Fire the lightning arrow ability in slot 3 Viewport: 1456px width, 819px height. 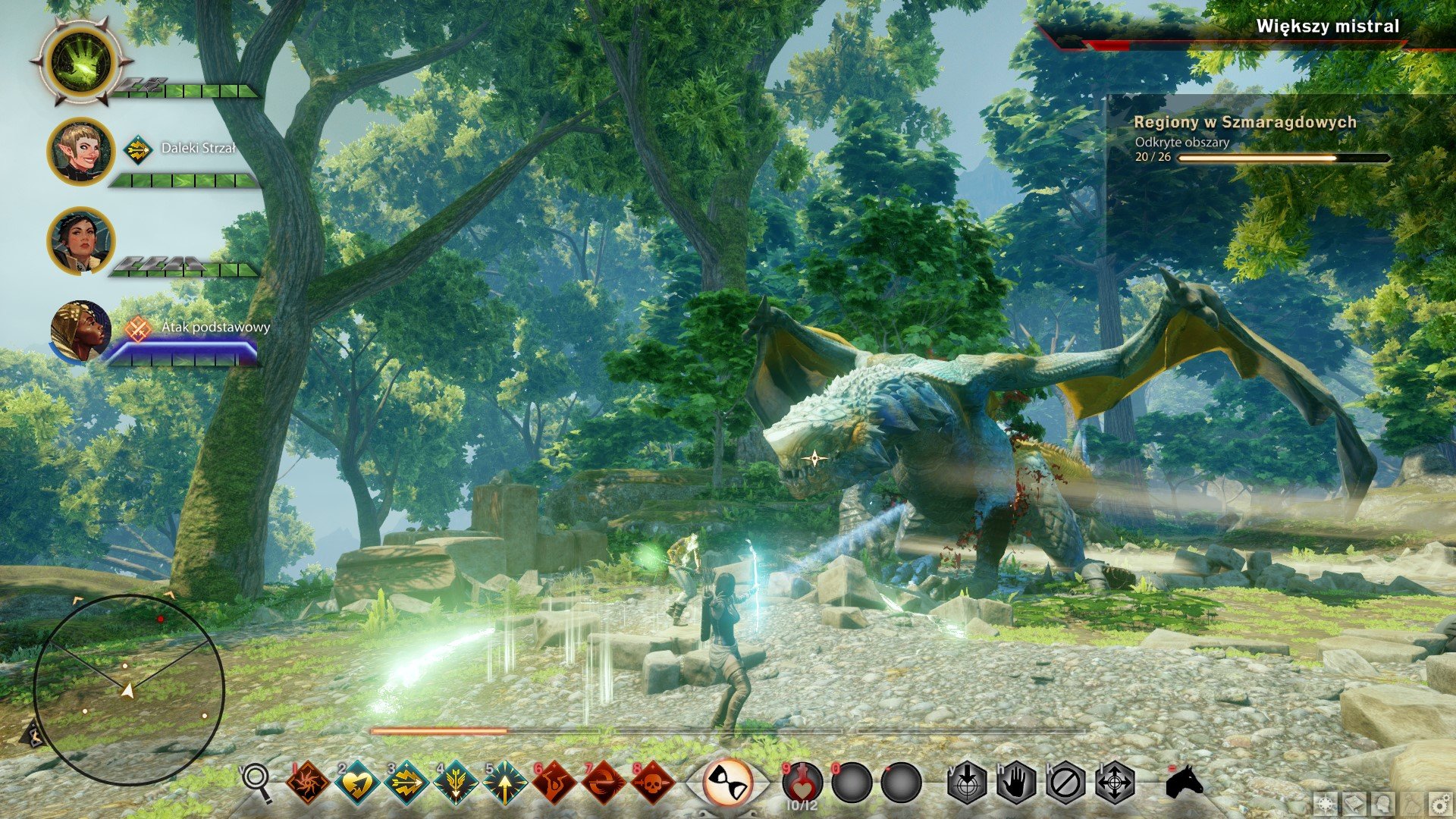tap(406, 782)
